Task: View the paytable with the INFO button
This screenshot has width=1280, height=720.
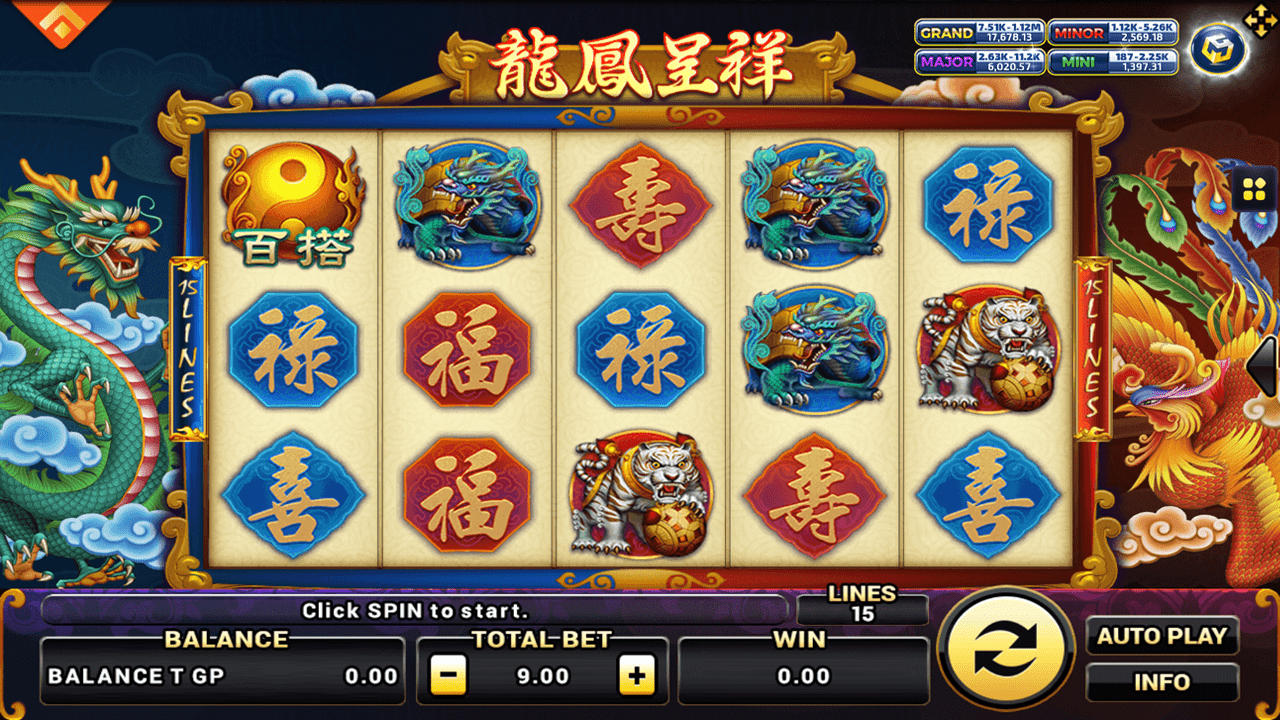Action: coord(1163,683)
